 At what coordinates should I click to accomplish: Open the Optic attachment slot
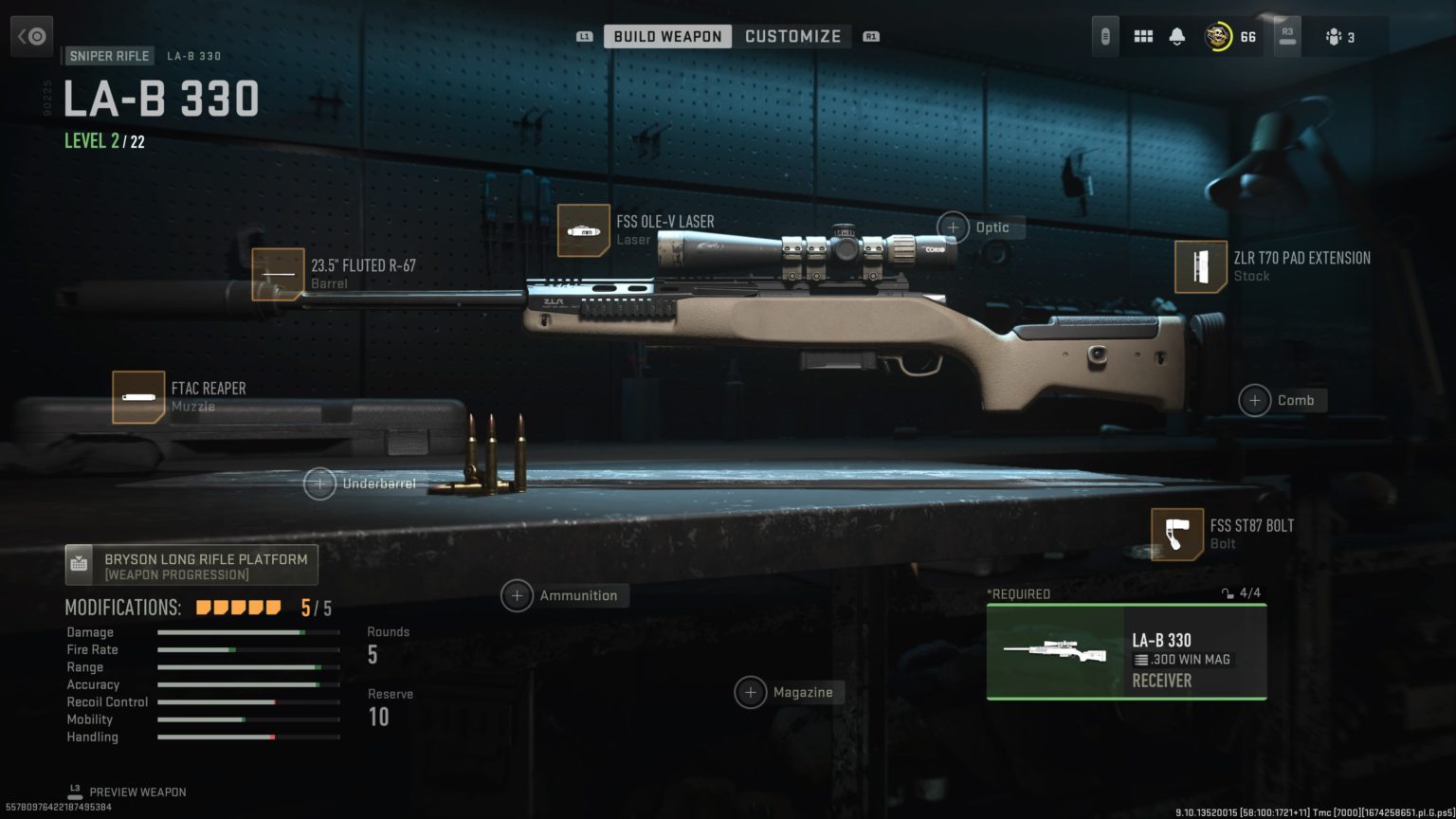click(x=954, y=227)
